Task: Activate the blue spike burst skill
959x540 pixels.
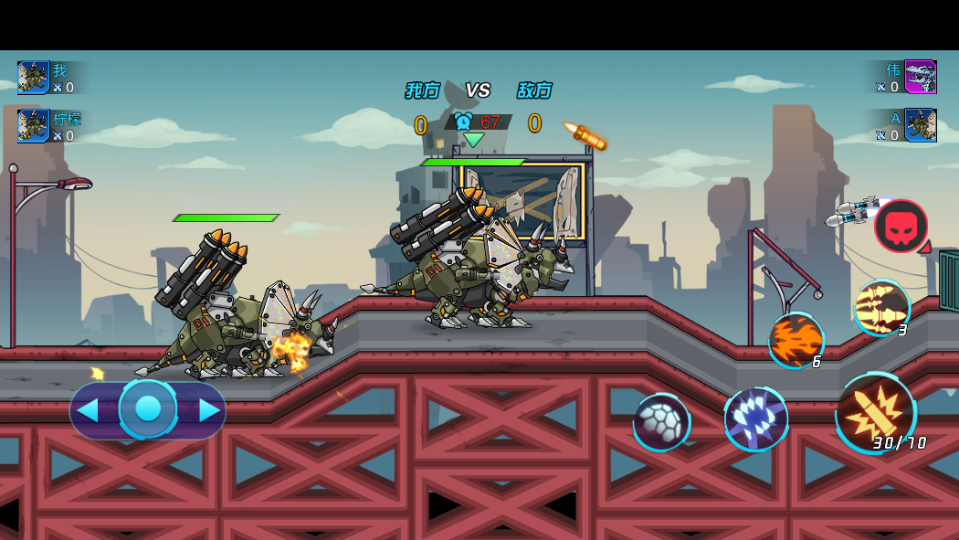Action: (x=756, y=419)
